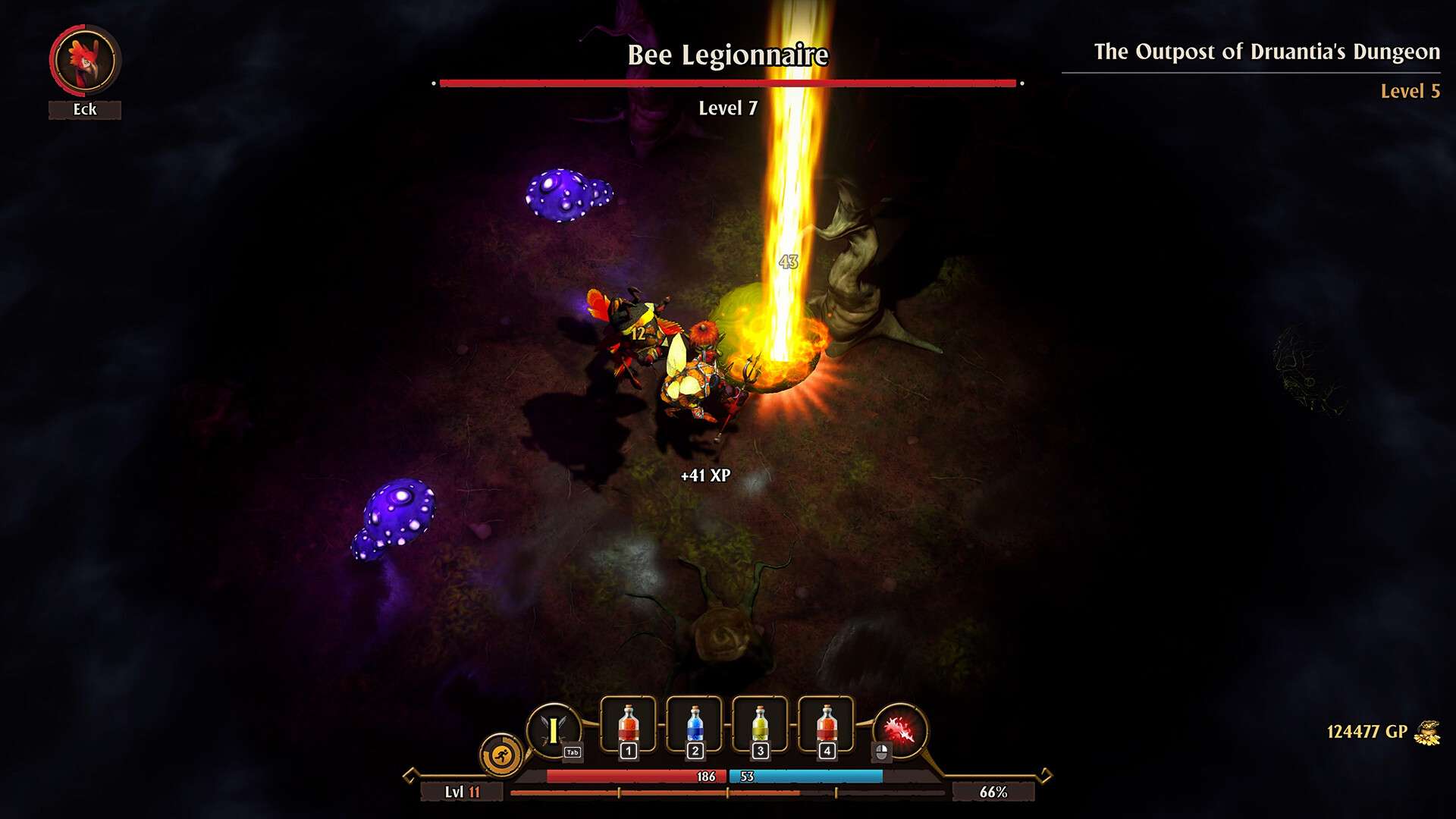The height and width of the screenshot is (819, 1456).
Task: Drink the blue mana potion
Action: [x=695, y=726]
